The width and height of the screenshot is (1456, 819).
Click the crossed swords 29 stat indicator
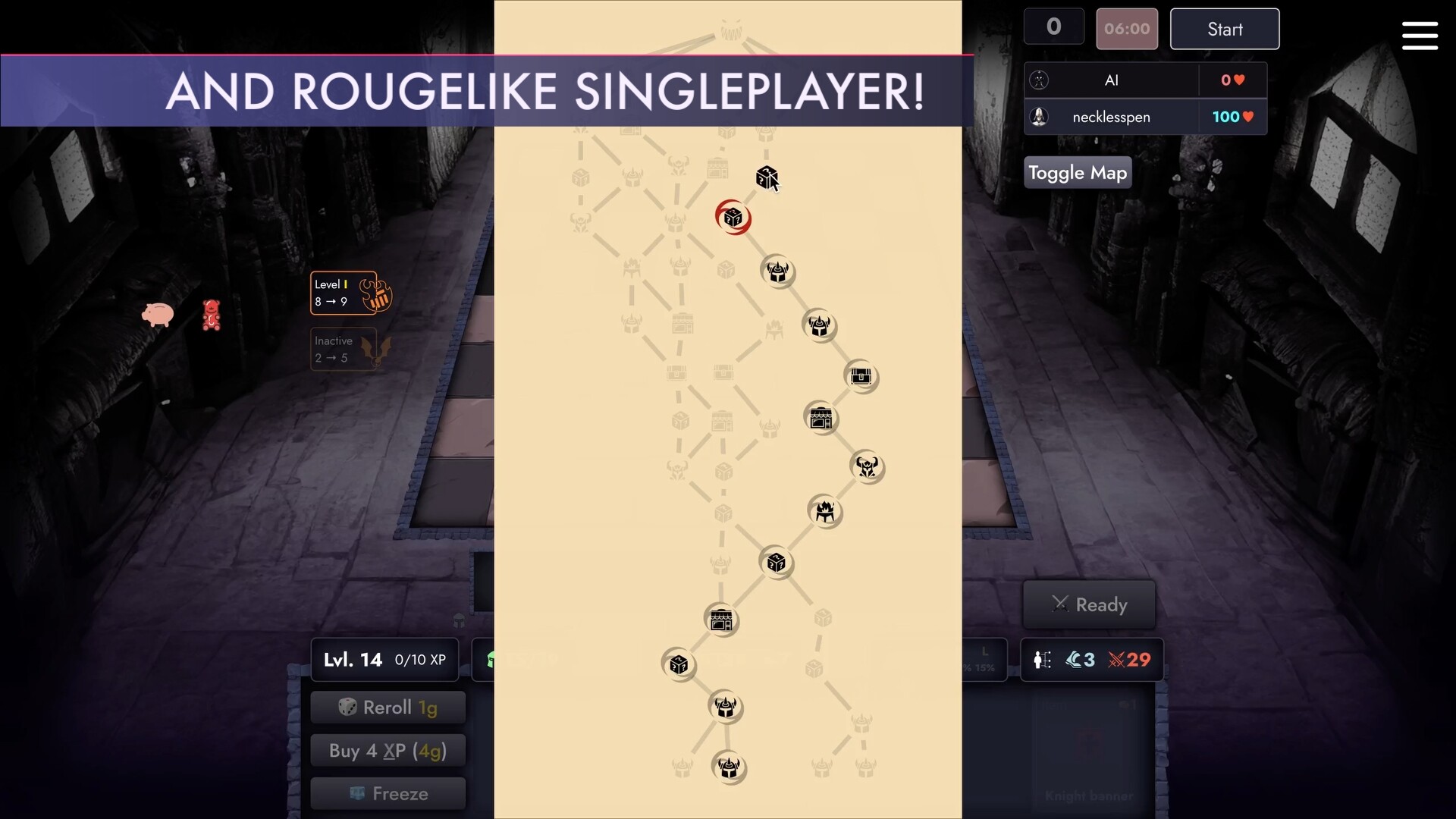coord(1129,660)
